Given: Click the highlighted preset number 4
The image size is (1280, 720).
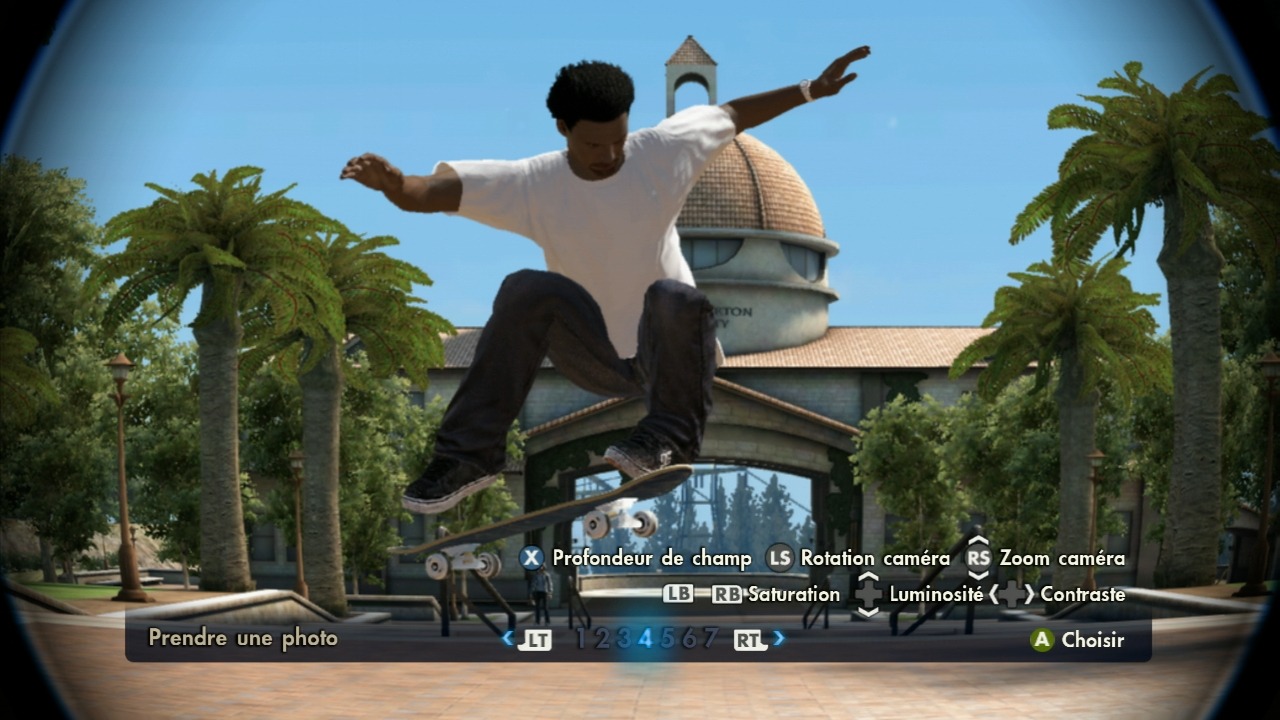Looking at the screenshot, I should pos(645,639).
